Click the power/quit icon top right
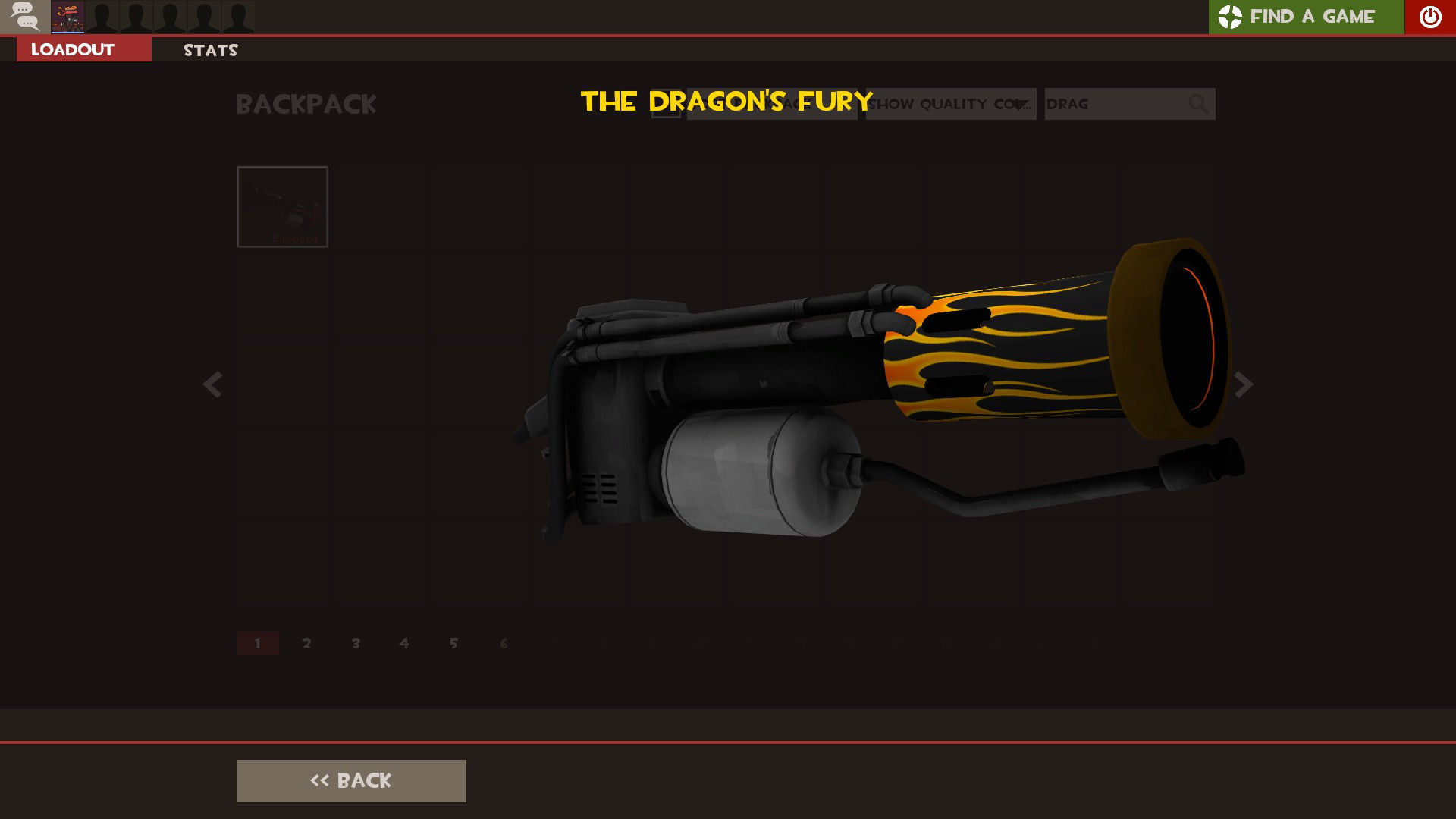Viewport: 1456px width, 819px height. (1430, 17)
